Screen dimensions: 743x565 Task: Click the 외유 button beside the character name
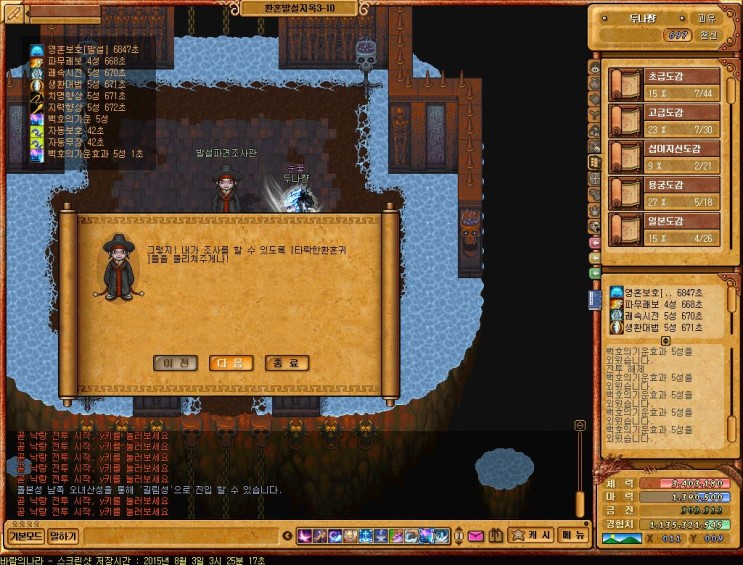706,17
